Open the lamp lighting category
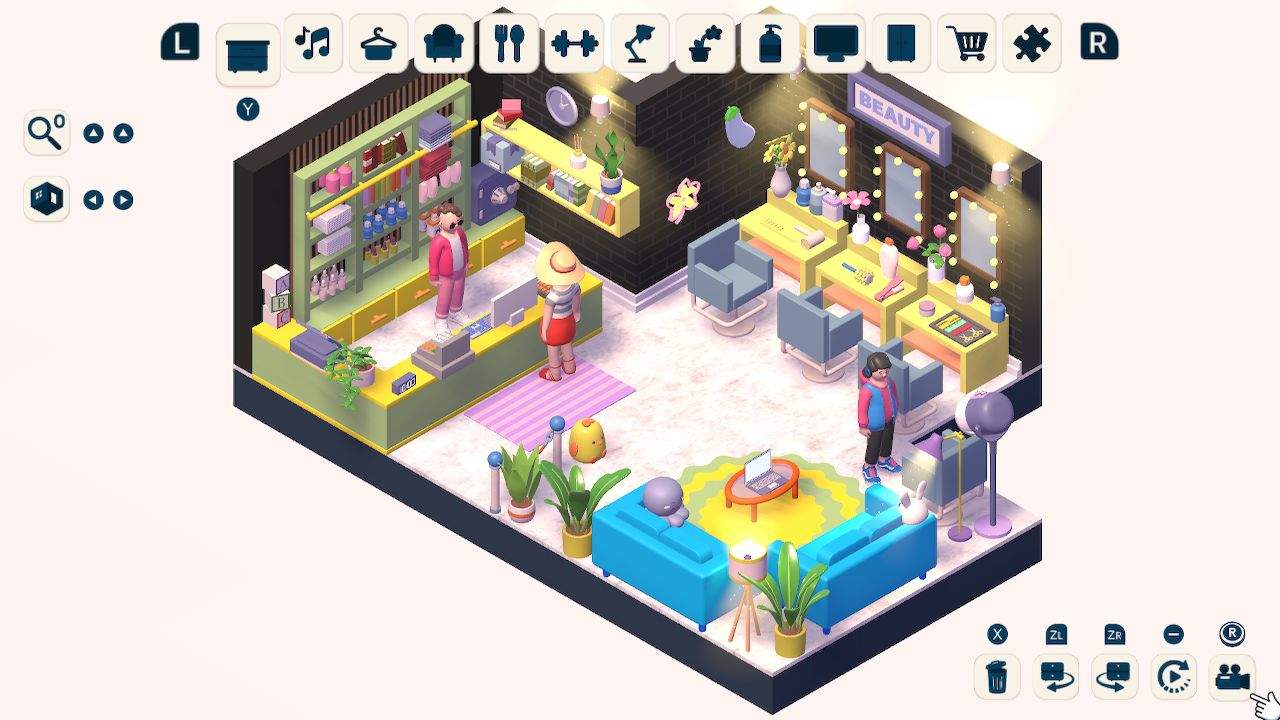1280x720 pixels. point(639,44)
